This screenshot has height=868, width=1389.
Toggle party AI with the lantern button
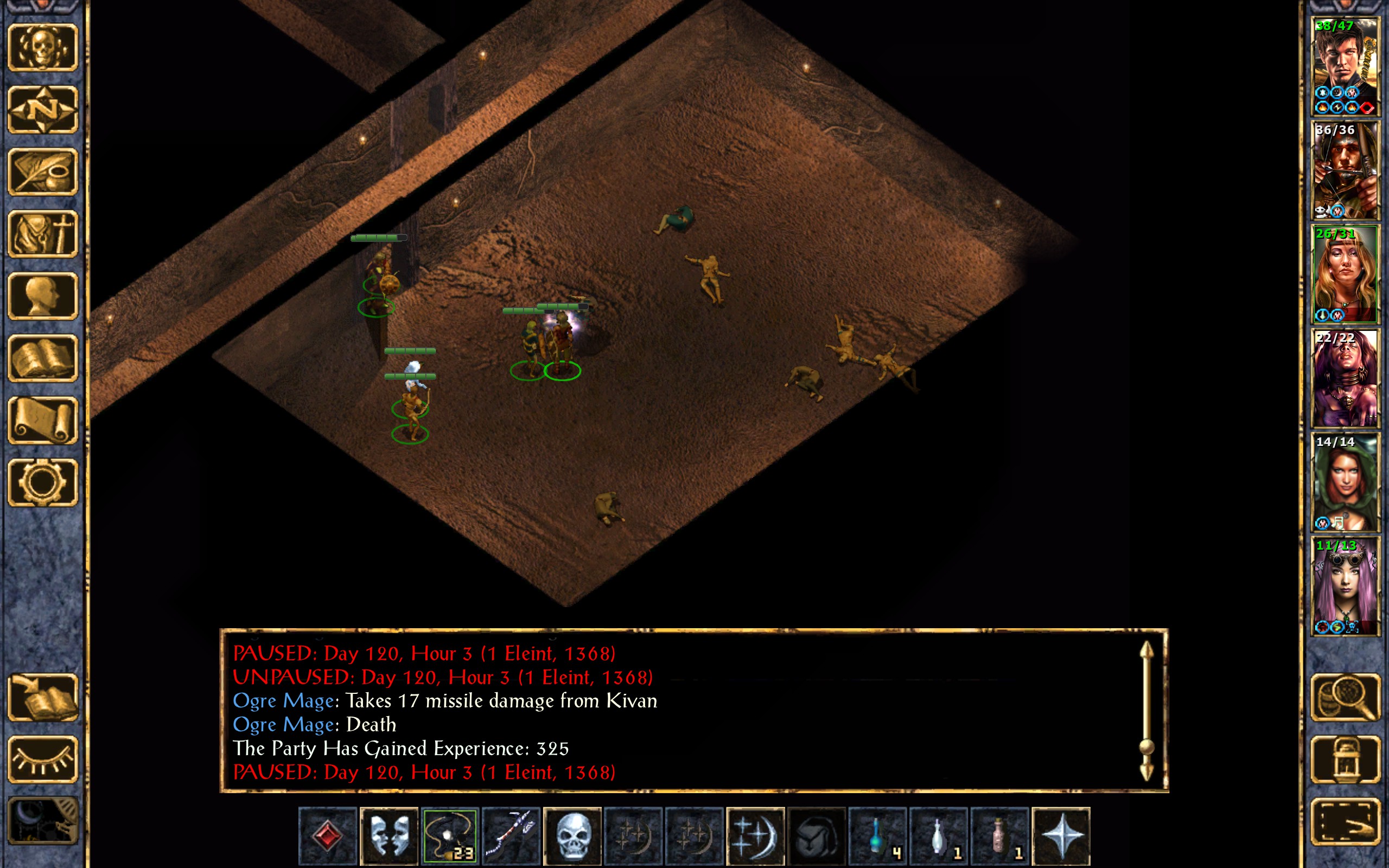1345,759
